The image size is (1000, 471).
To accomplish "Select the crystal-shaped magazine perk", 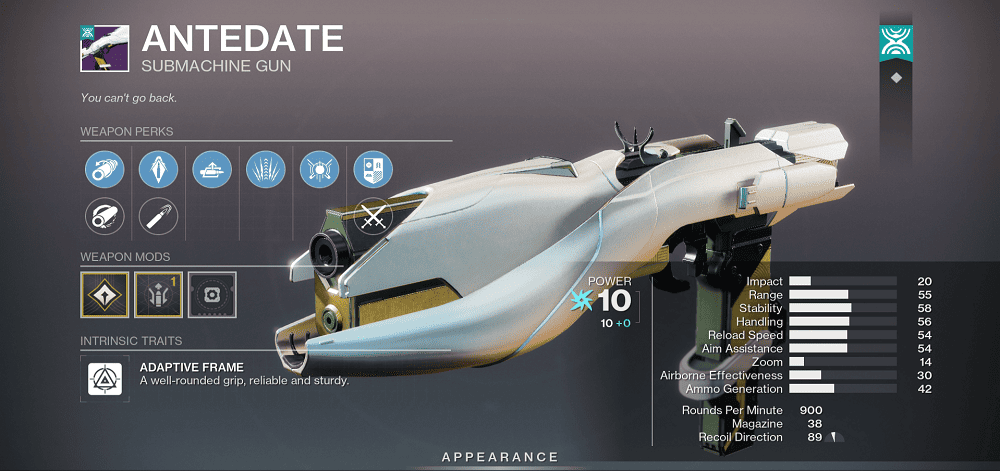I will point(157,168).
